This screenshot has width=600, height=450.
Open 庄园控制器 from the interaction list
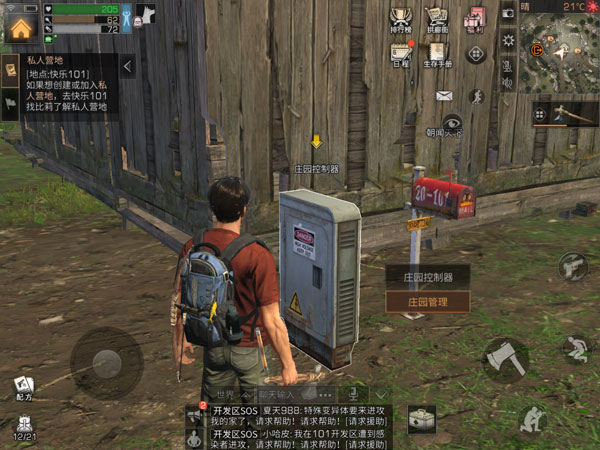(x=427, y=277)
